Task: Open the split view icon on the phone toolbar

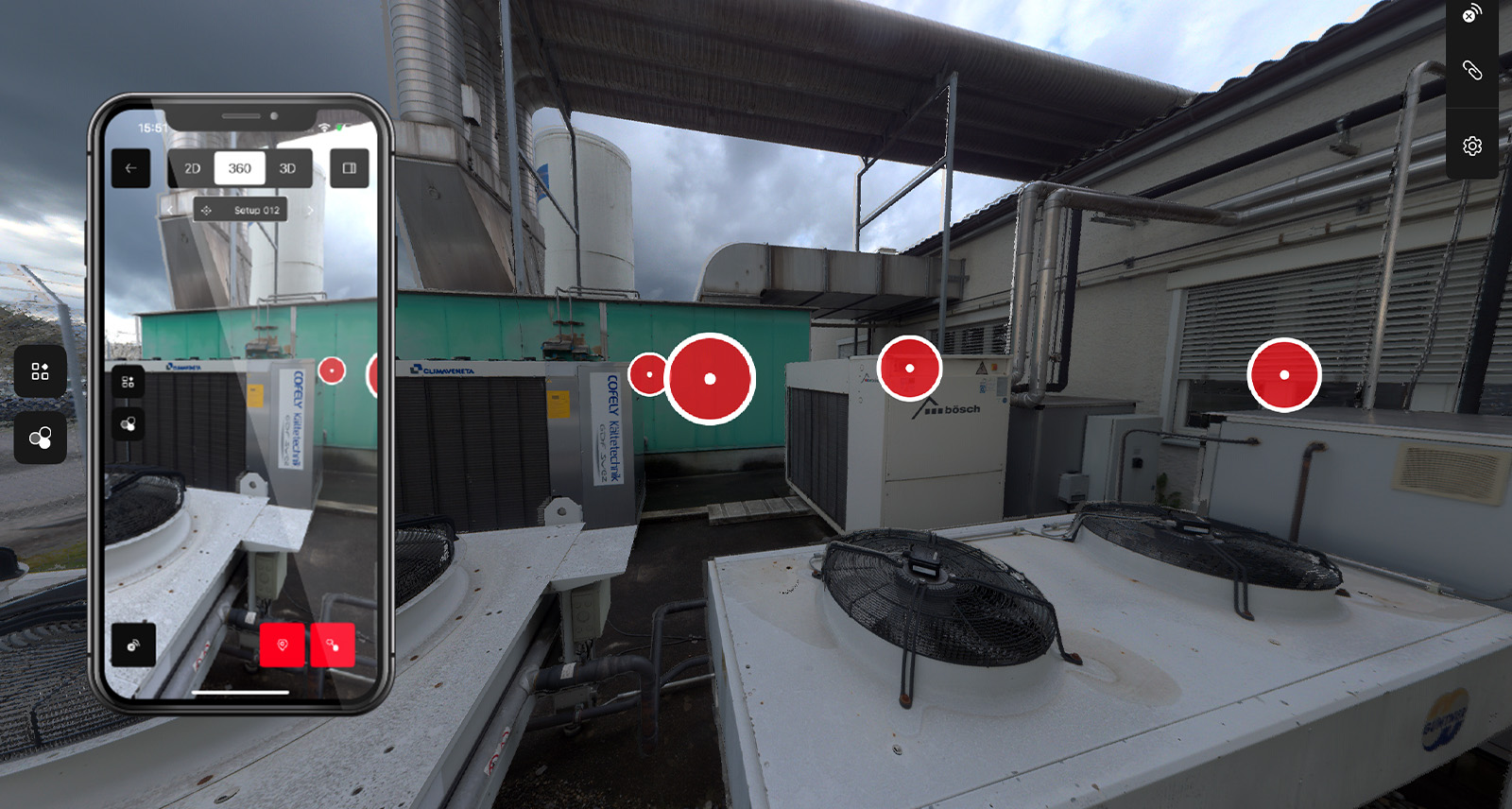Action: pyautogui.click(x=348, y=167)
